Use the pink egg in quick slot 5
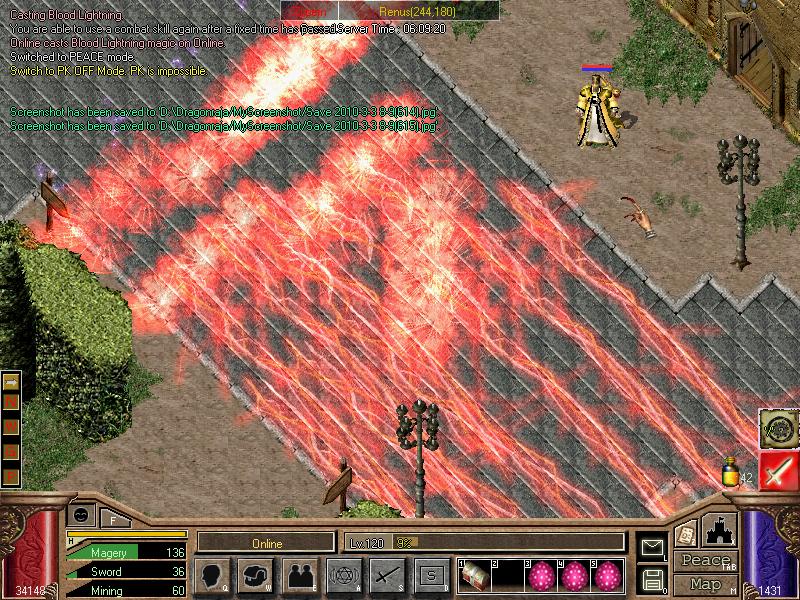The width and height of the screenshot is (800, 600). 605,576
